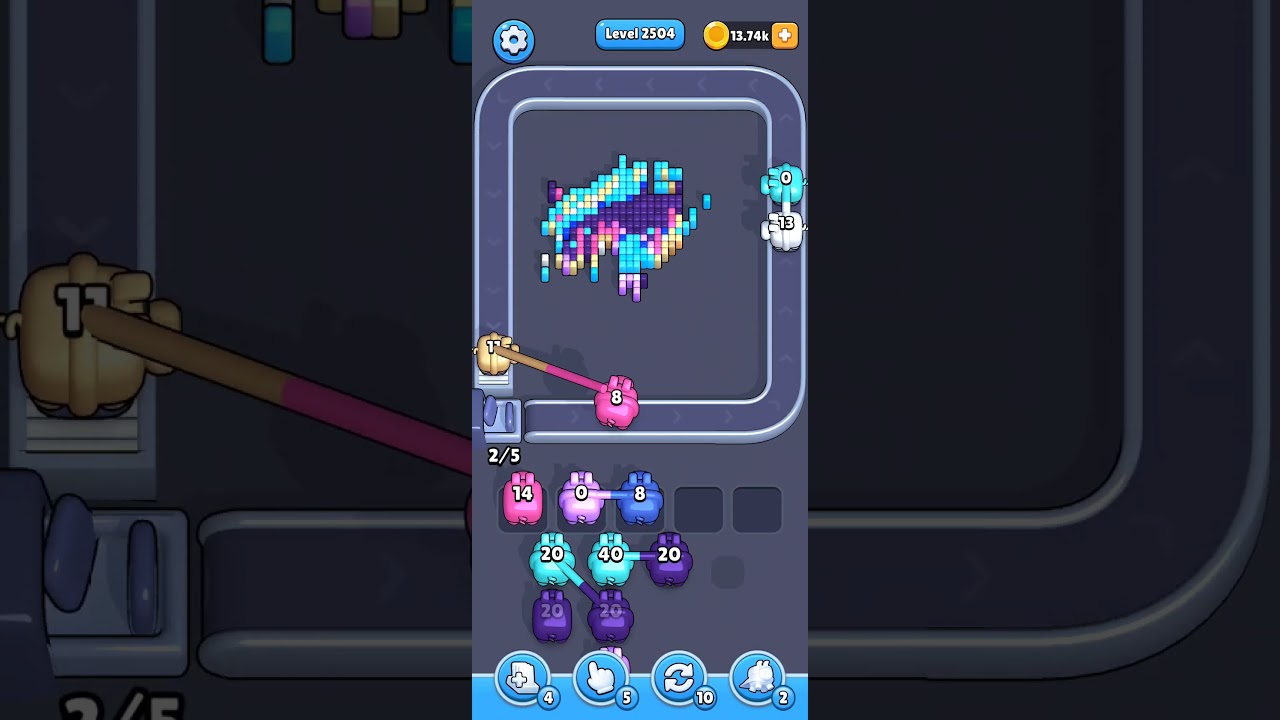Tap the pink yarn ball numbered 8
Viewport: 1280px width, 720px height.
(617, 399)
